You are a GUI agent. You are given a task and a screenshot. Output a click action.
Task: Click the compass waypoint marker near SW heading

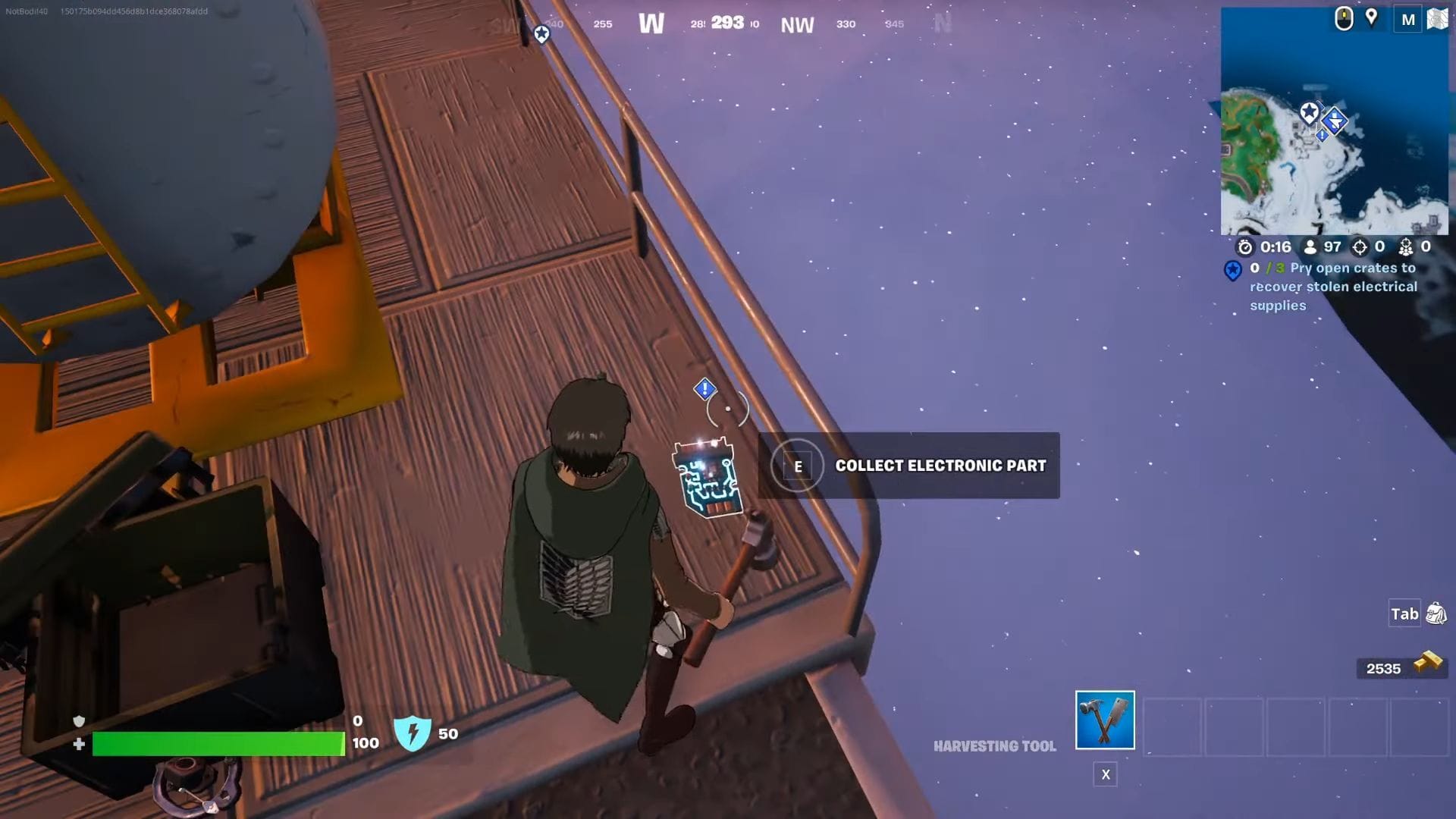tap(541, 33)
